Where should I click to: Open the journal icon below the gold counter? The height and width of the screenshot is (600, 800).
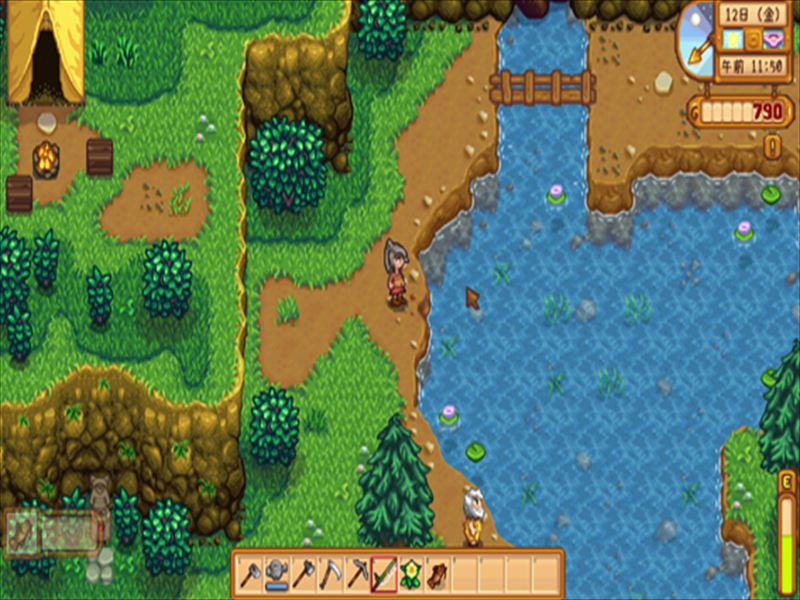771,146
